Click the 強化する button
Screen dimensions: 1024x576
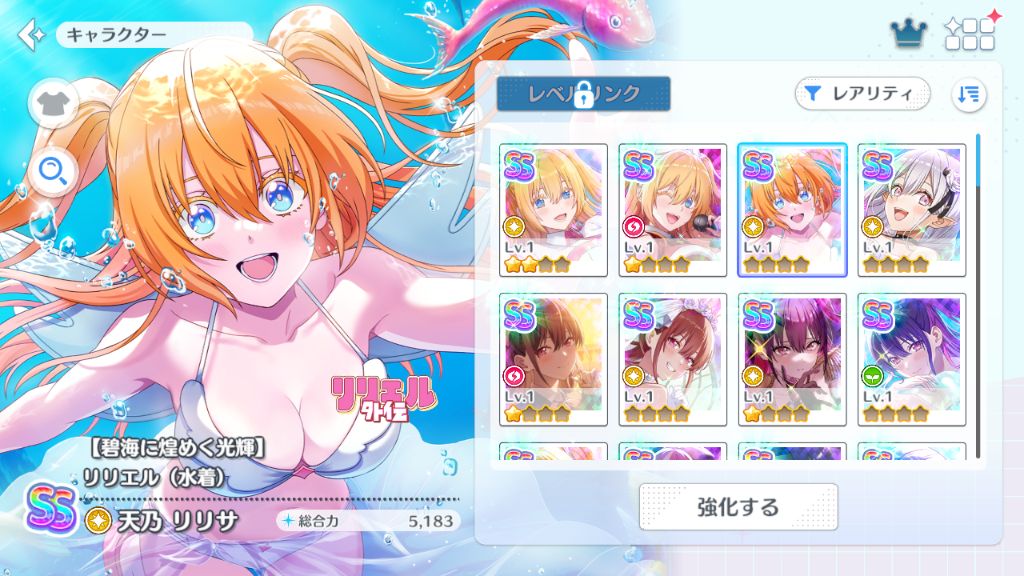click(x=738, y=507)
